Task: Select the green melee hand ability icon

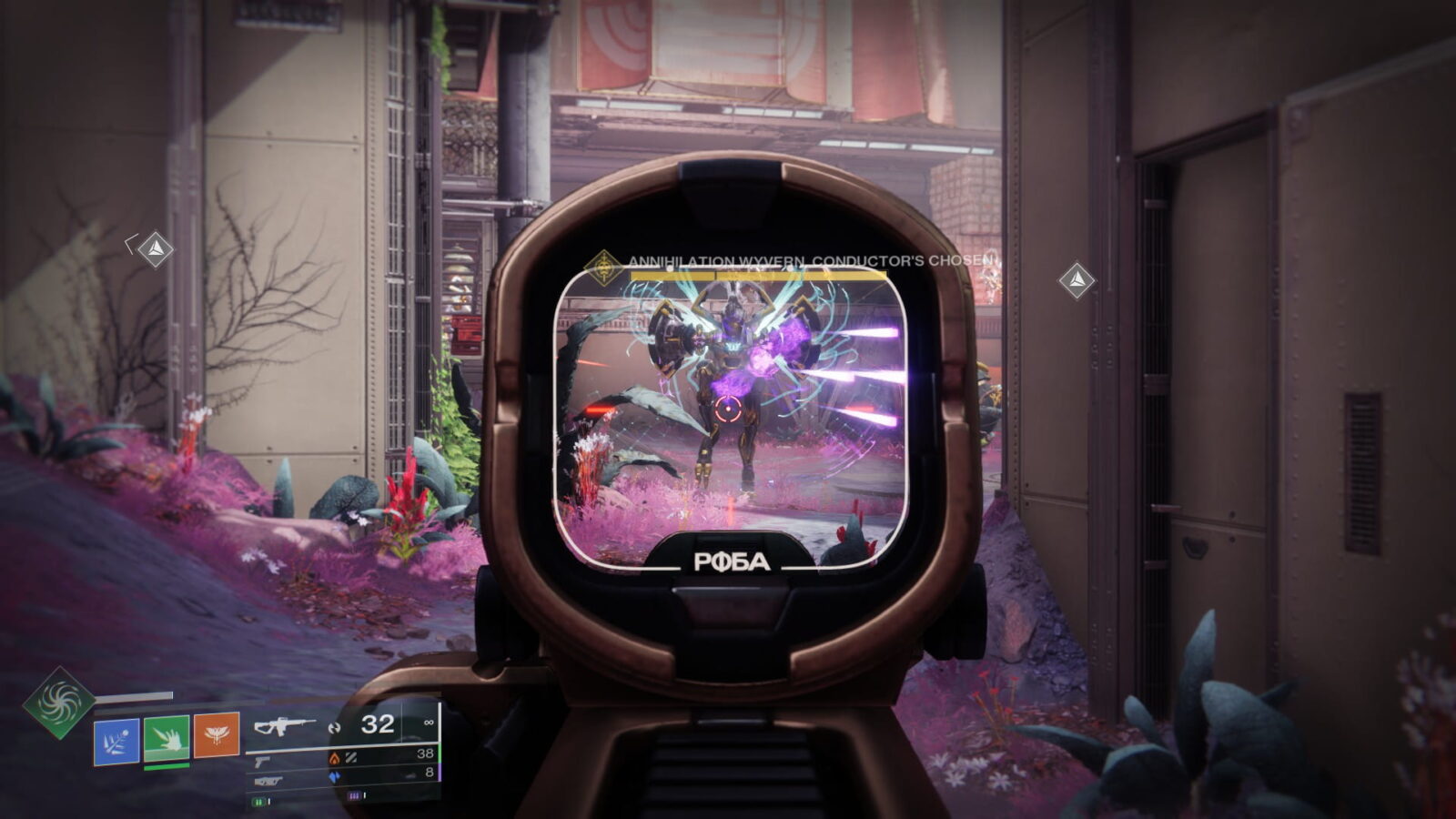Action: pyautogui.click(x=167, y=737)
